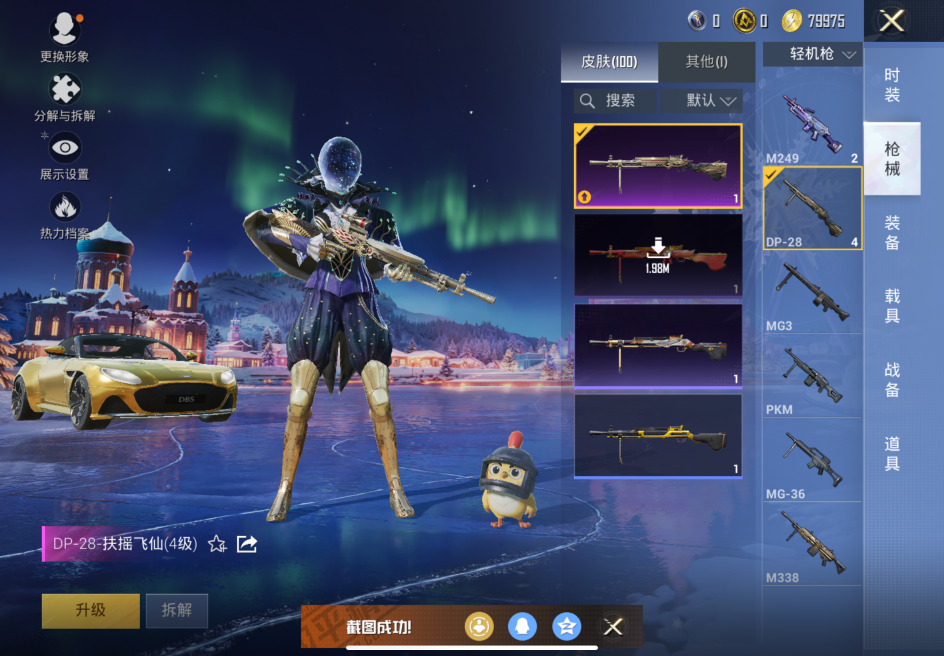Click the star favorite icon by skin name
The width and height of the screenshot is (944, 656).
coord(217,544)
